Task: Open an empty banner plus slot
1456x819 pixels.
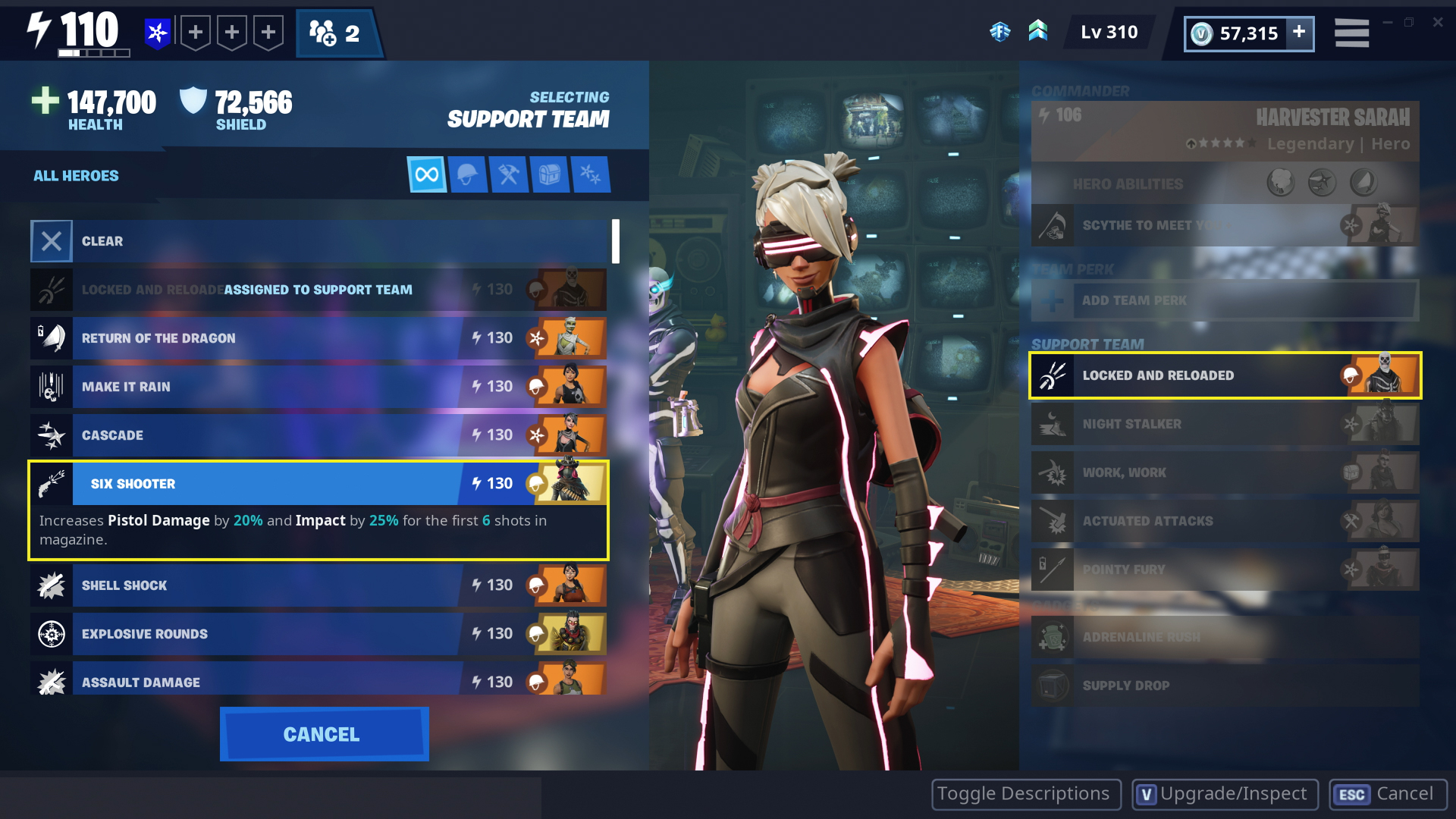Action: pyautogui.click(x=196, y=32)
